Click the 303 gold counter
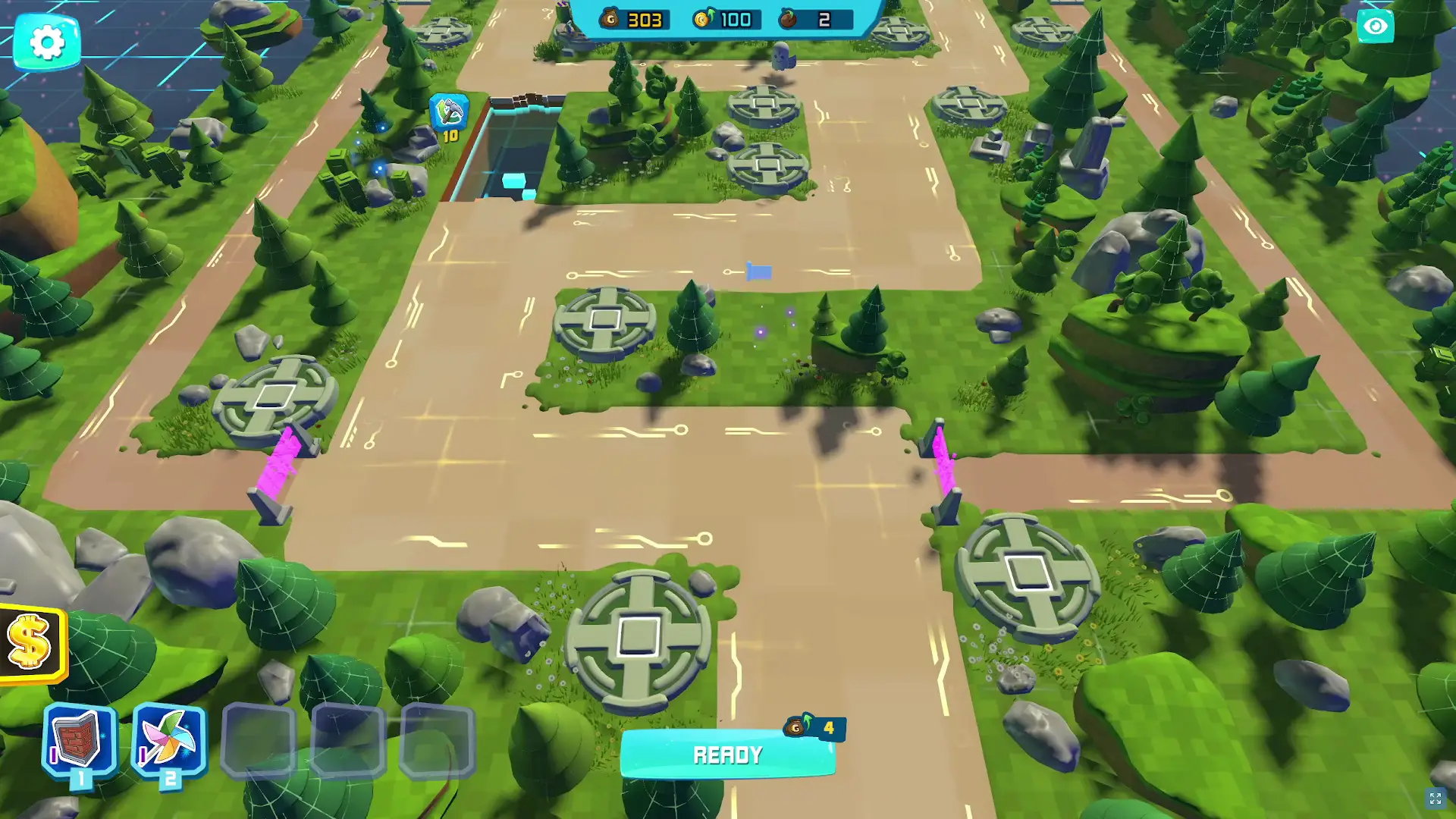Screen dimensions: 1456x819 (645, 20)
